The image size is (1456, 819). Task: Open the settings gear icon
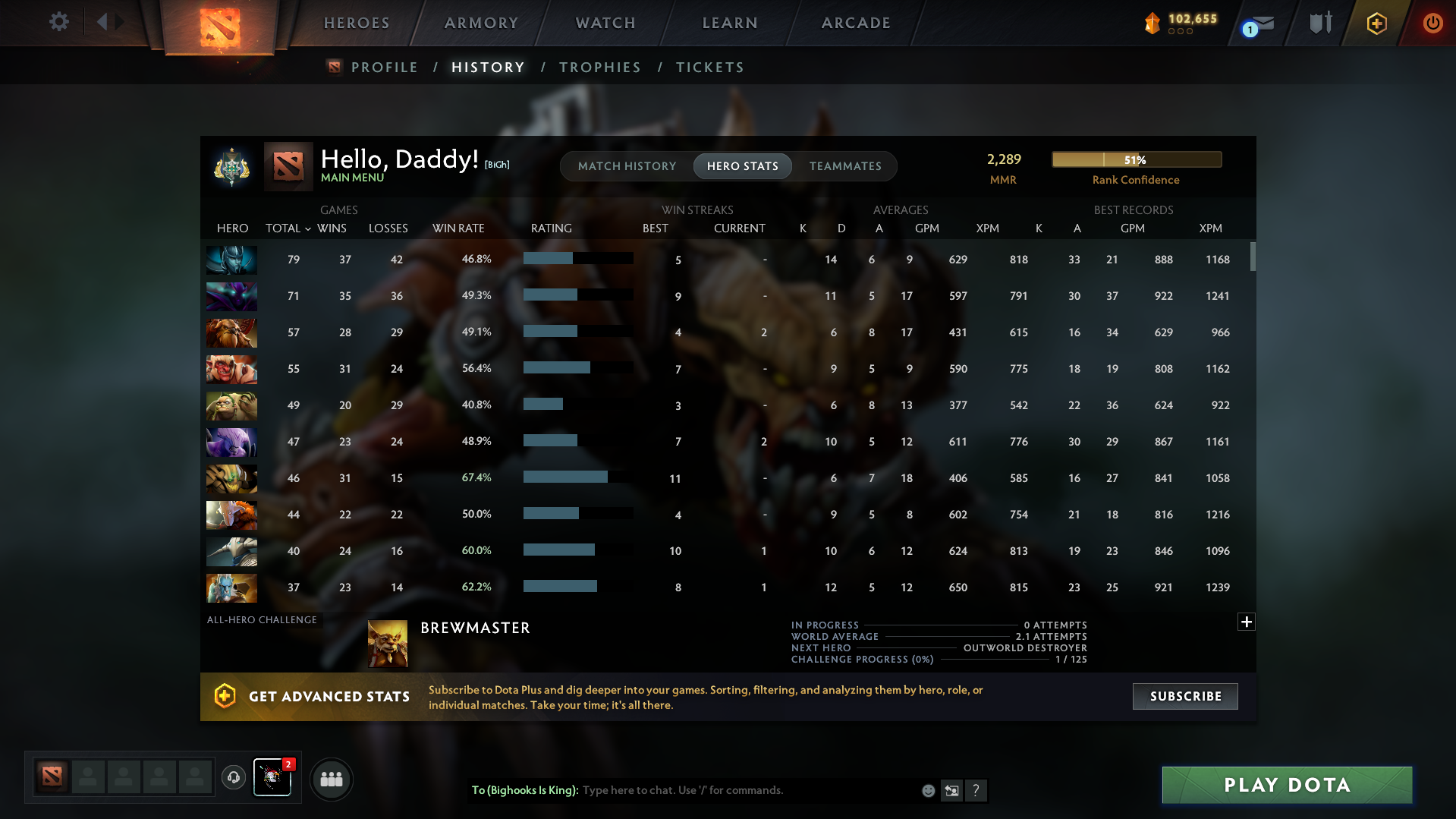[x=58, y=22]
